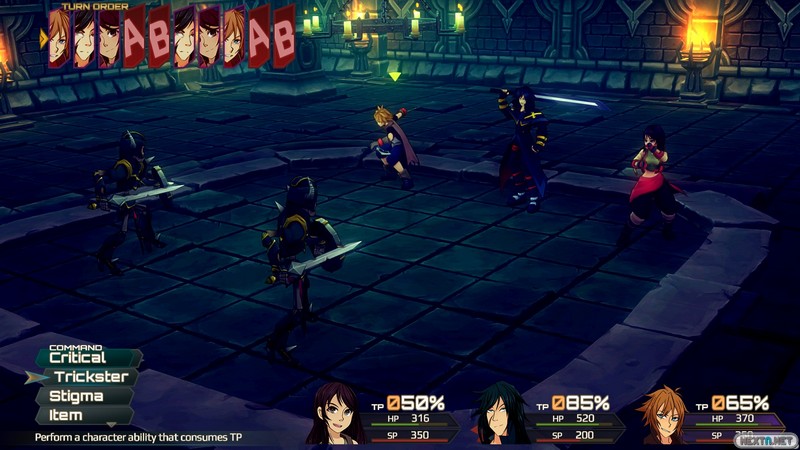Select the dark-haired party member's portrait
800x450 pixels.
click(498, 414)
